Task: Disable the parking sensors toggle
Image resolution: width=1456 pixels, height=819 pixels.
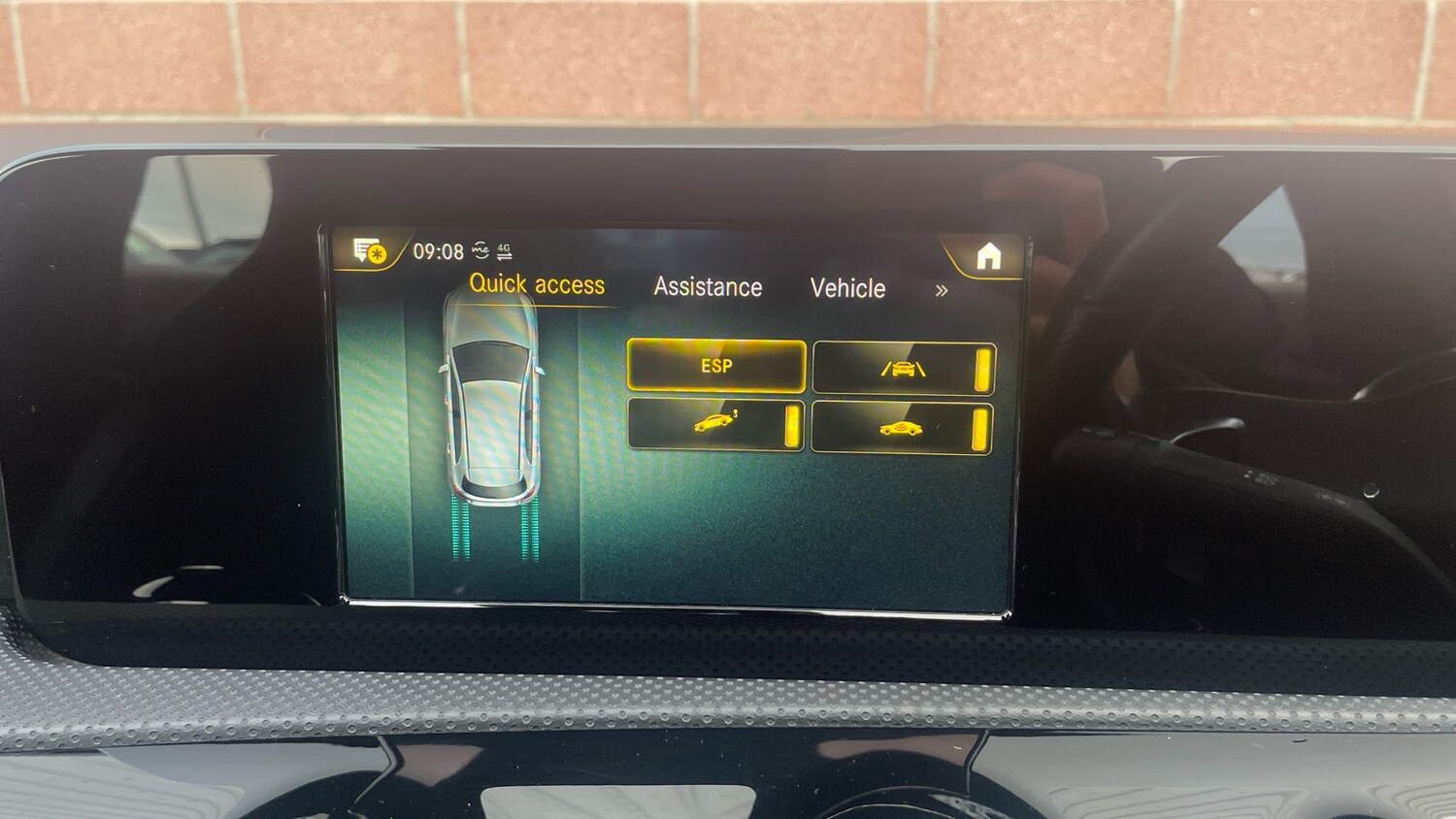Action: [x=981, y=427]
